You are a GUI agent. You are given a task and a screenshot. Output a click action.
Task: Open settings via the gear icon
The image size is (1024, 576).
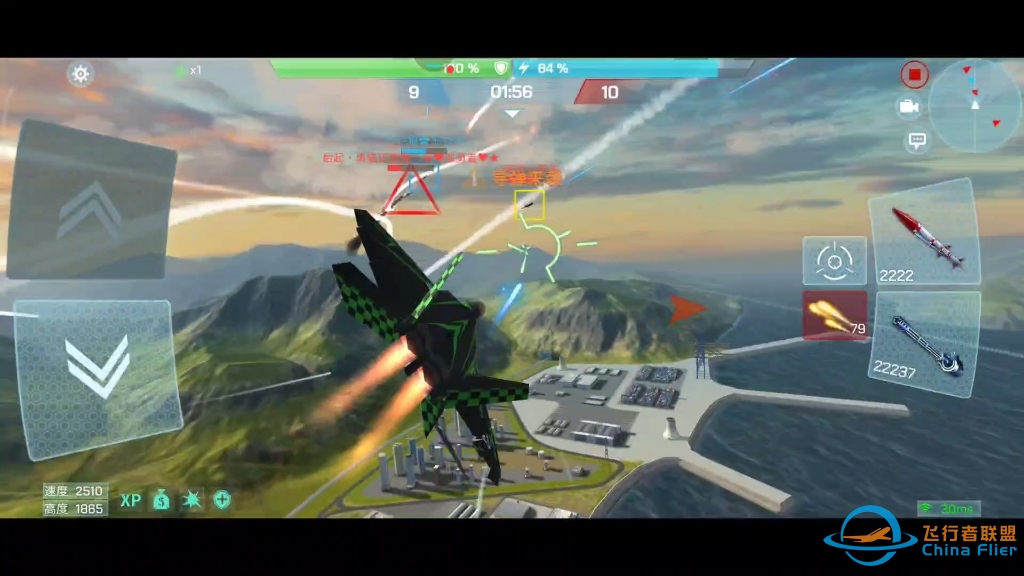point(81,73)
